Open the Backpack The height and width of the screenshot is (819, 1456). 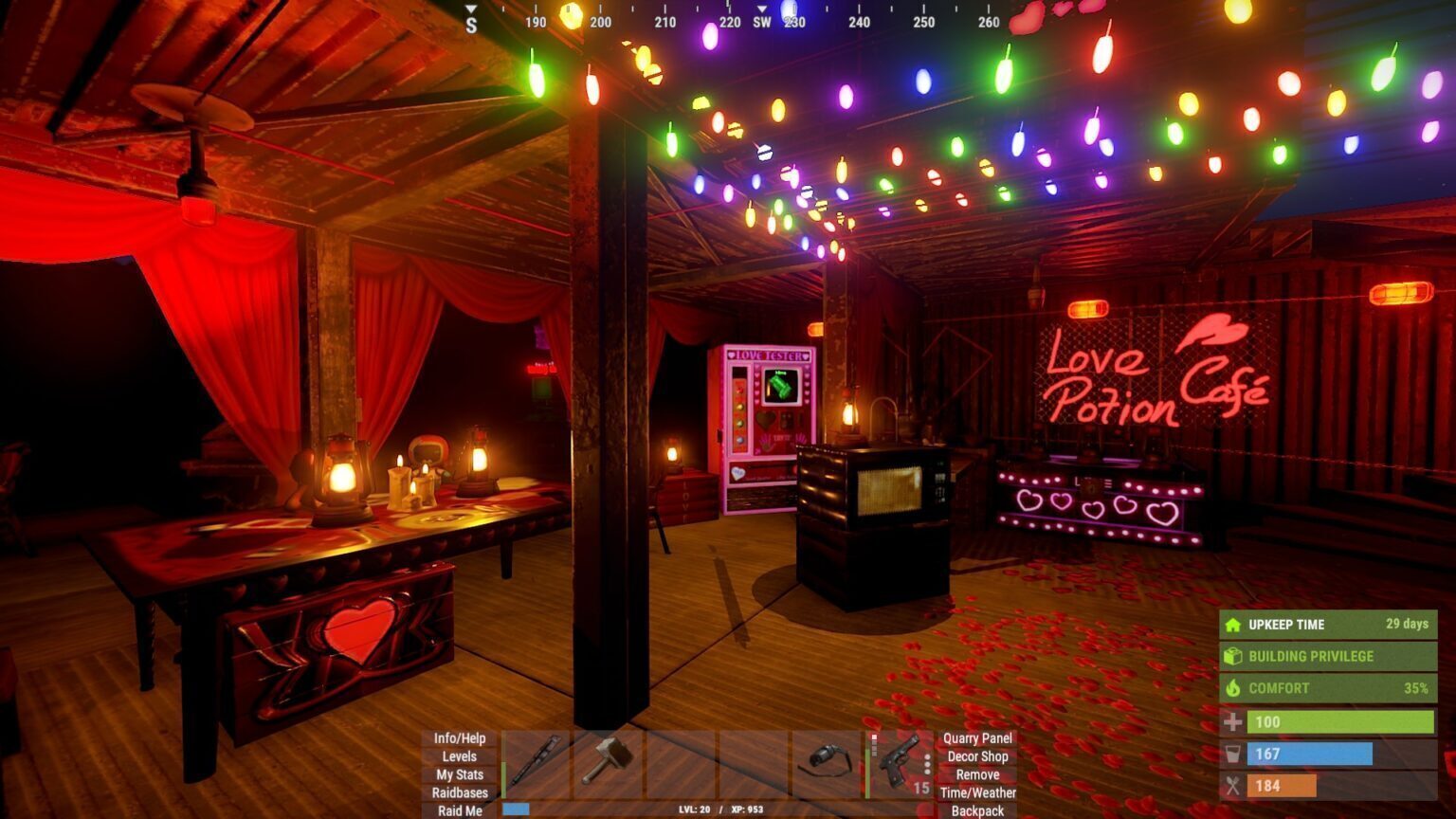977,810
